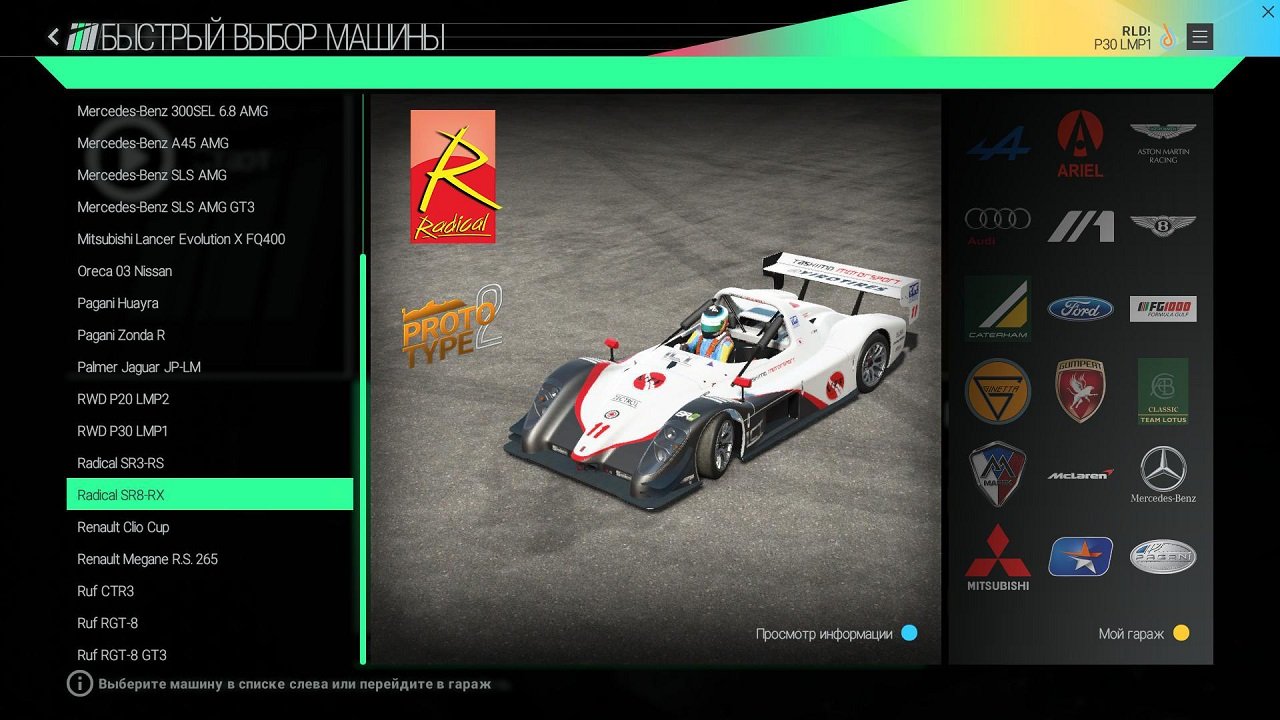1280x720 pixels.
Task: Filter cars by the Audi logo
Action: click(x=997, y=225)
